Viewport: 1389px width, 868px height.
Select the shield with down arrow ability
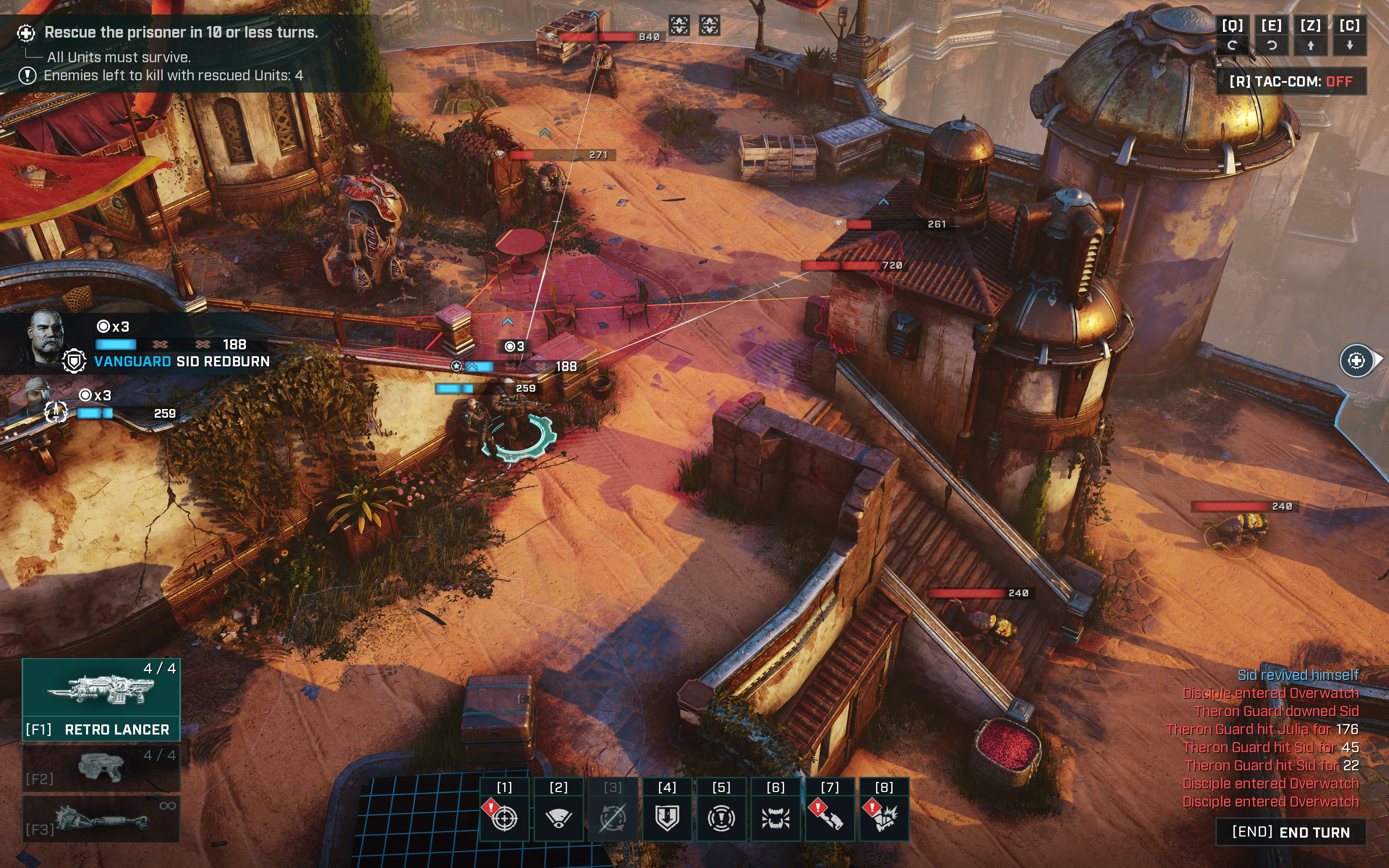coord(667,816)
